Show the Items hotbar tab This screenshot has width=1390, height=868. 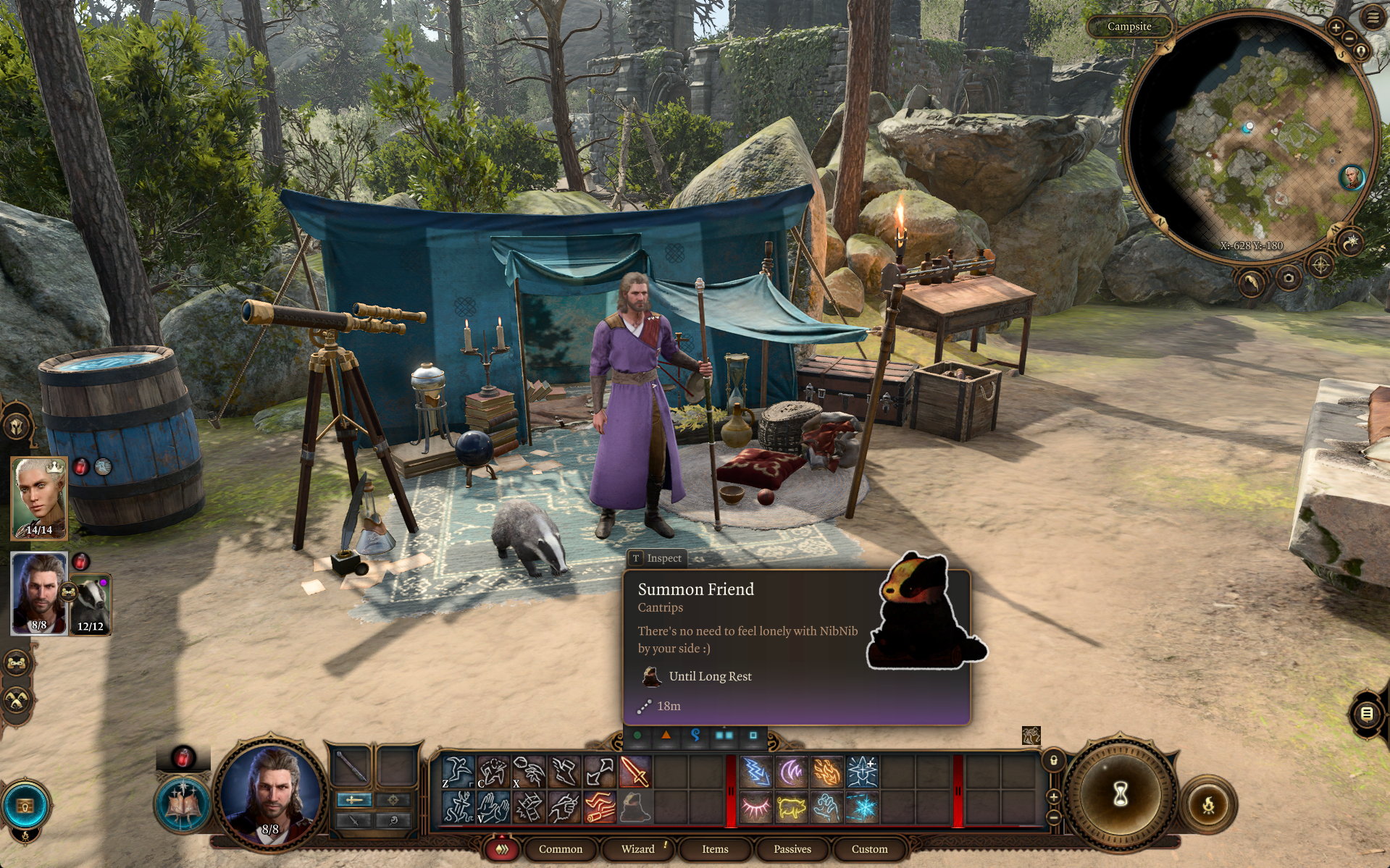point(715,849)
